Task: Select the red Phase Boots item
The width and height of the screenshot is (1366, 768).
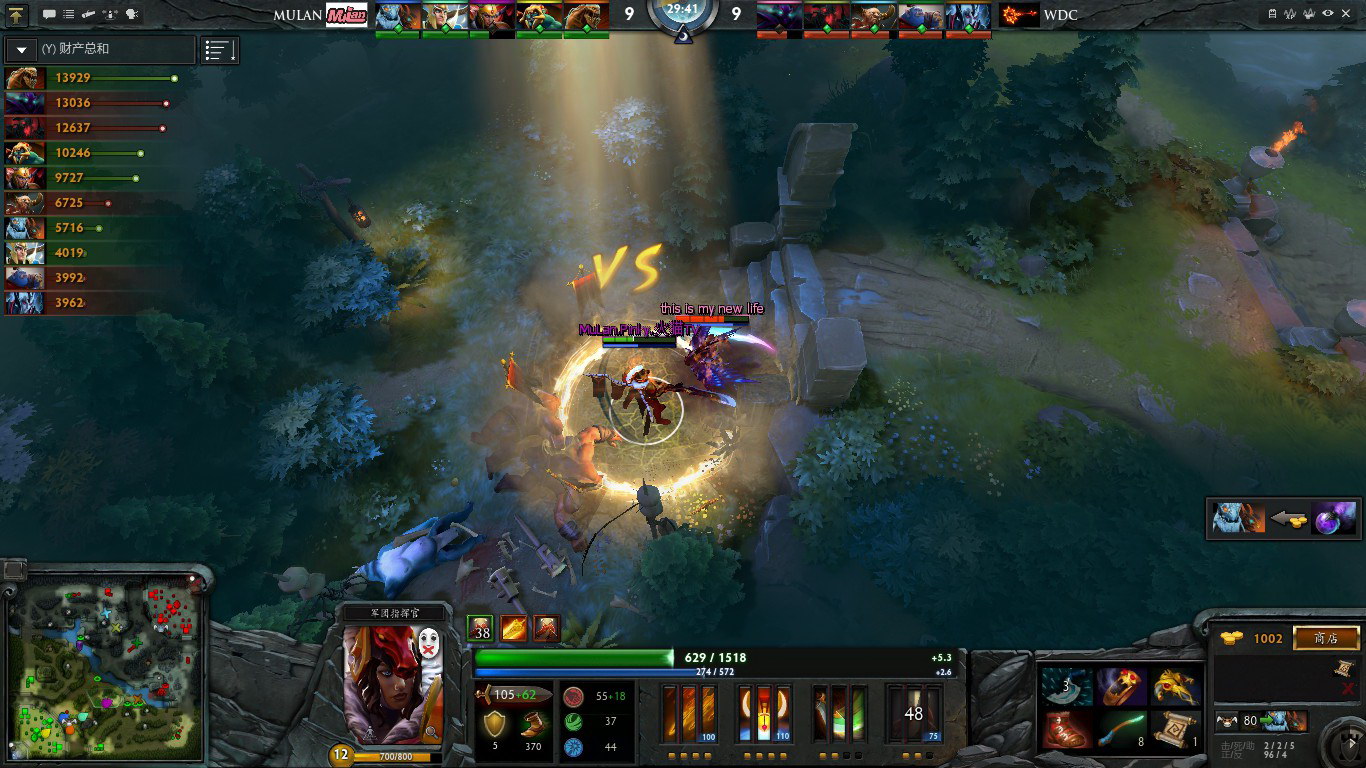Action: [1064, 730]
